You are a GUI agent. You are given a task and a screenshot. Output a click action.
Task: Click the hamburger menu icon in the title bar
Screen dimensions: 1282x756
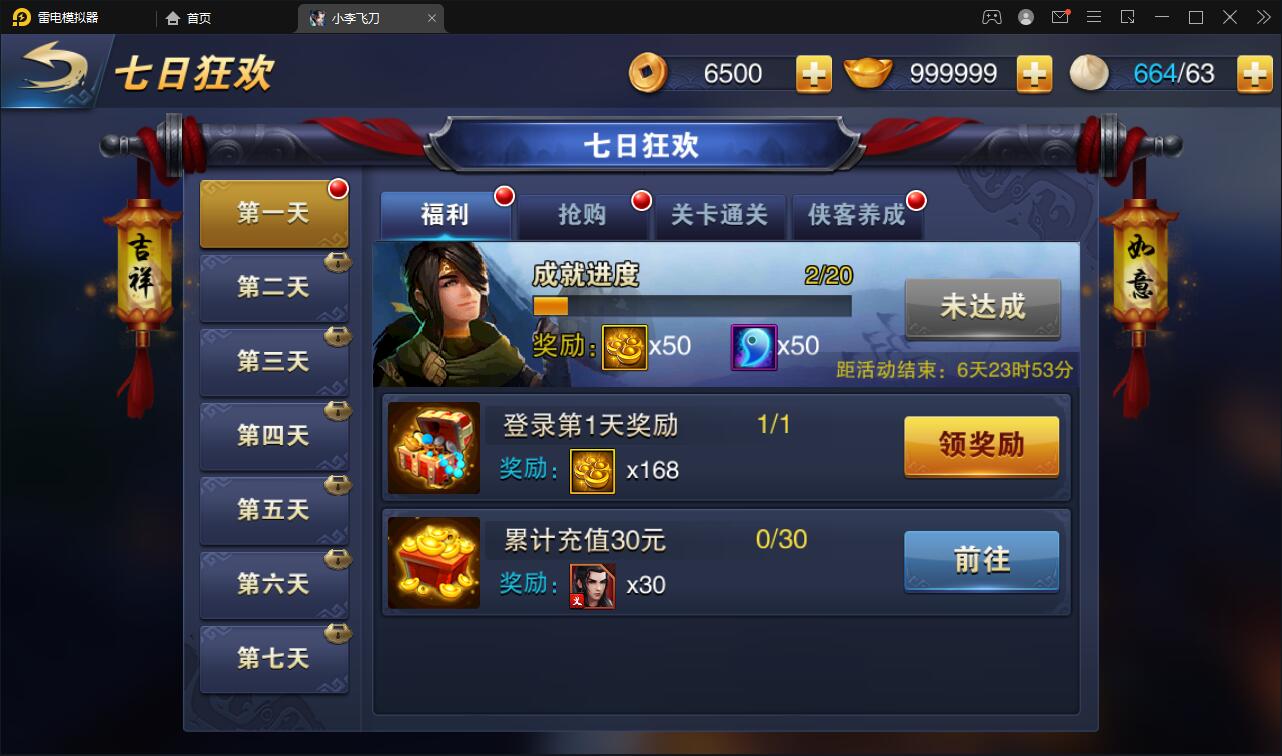pos(1094,17)
